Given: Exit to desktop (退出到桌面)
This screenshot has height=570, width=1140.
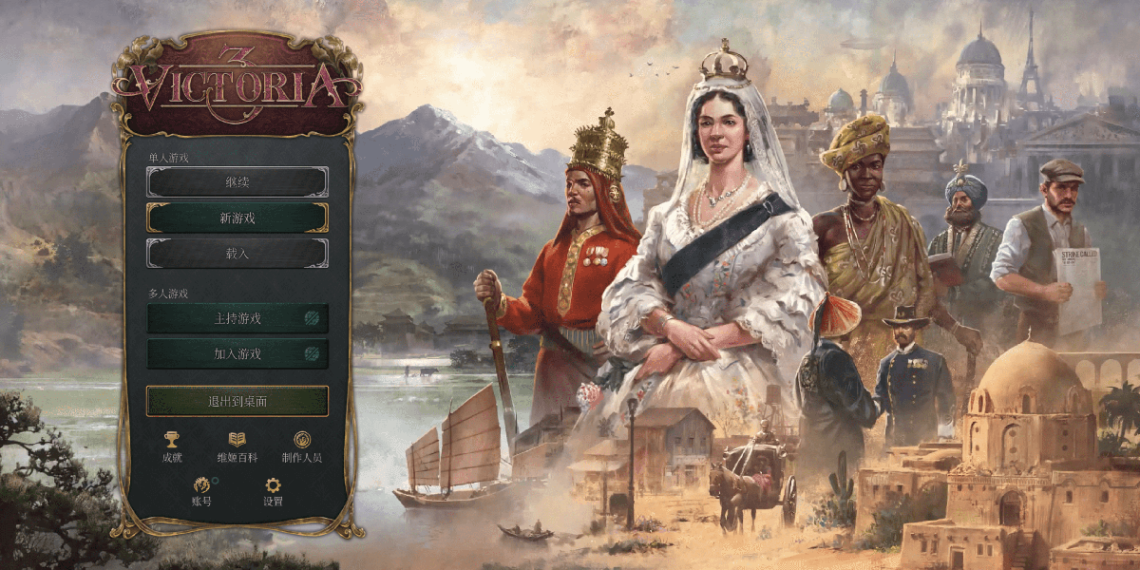Looking at the screenshot, I should (237, 401).
